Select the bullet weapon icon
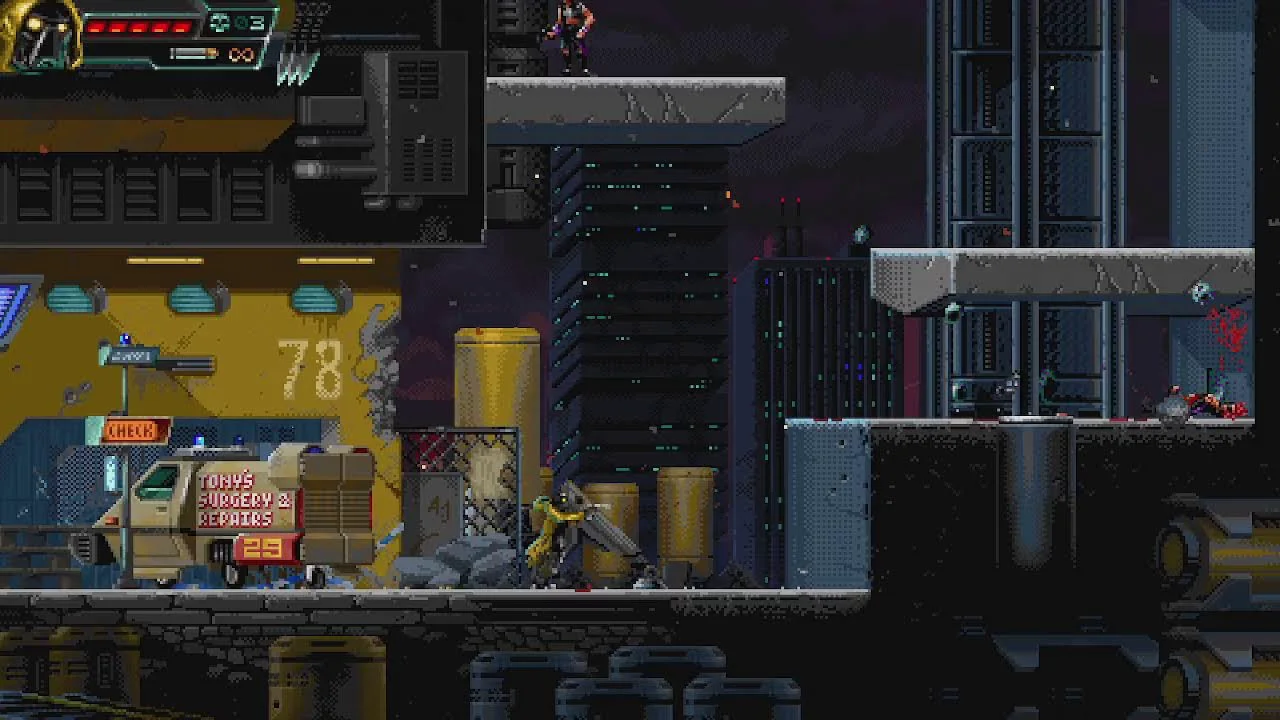 tap(194, 54)
